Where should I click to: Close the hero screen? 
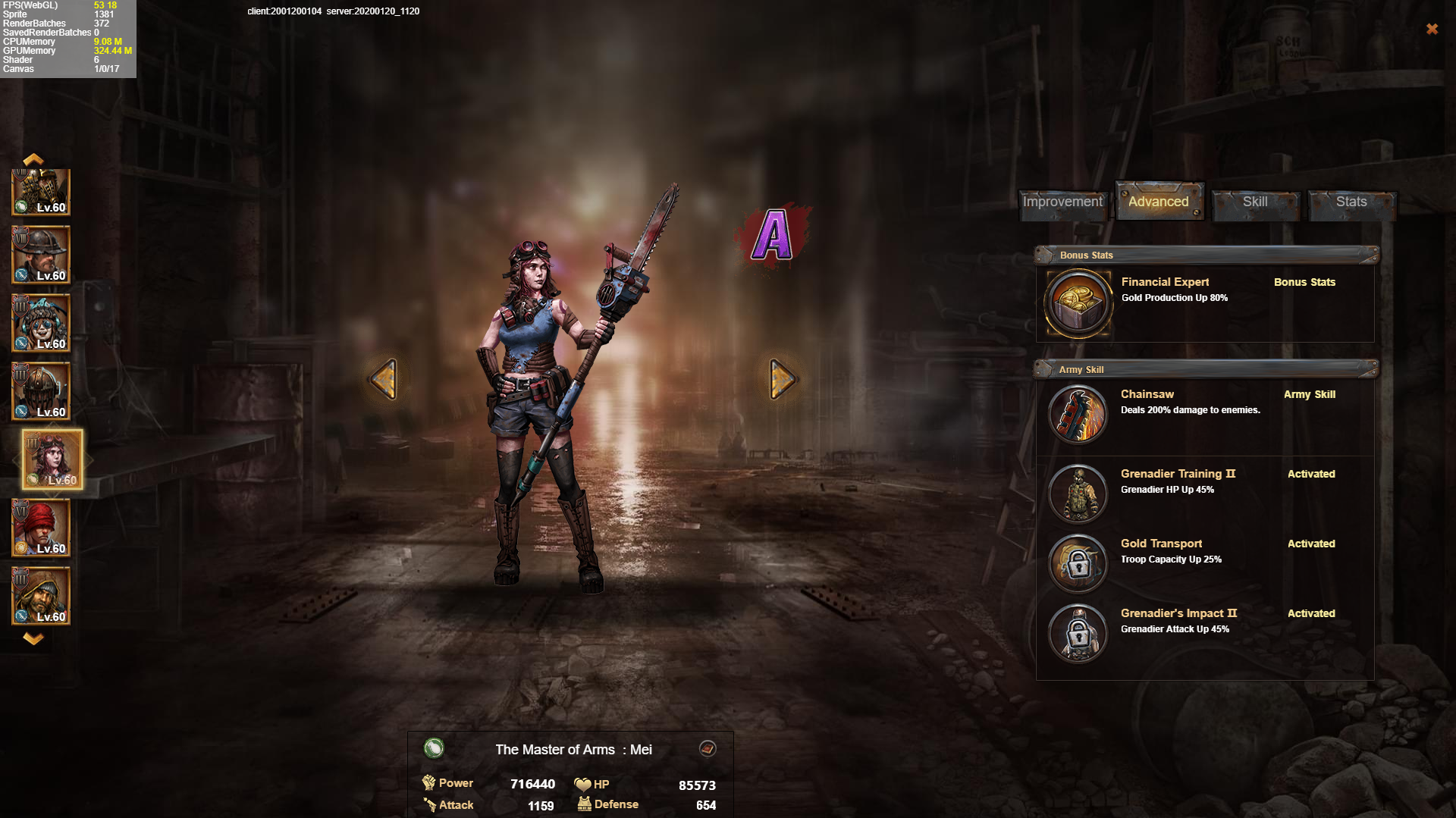[x=1432, y=29]
